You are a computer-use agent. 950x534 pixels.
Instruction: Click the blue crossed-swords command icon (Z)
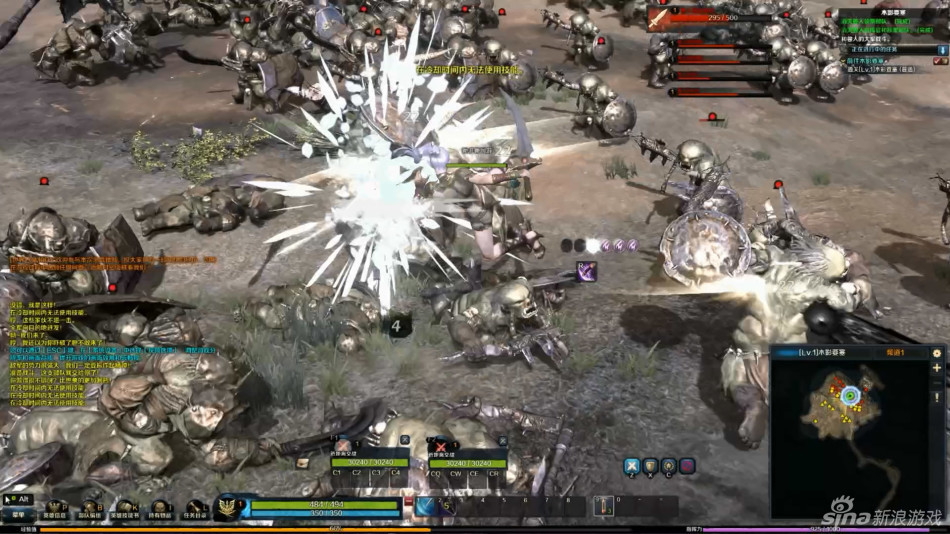[632, 466]
